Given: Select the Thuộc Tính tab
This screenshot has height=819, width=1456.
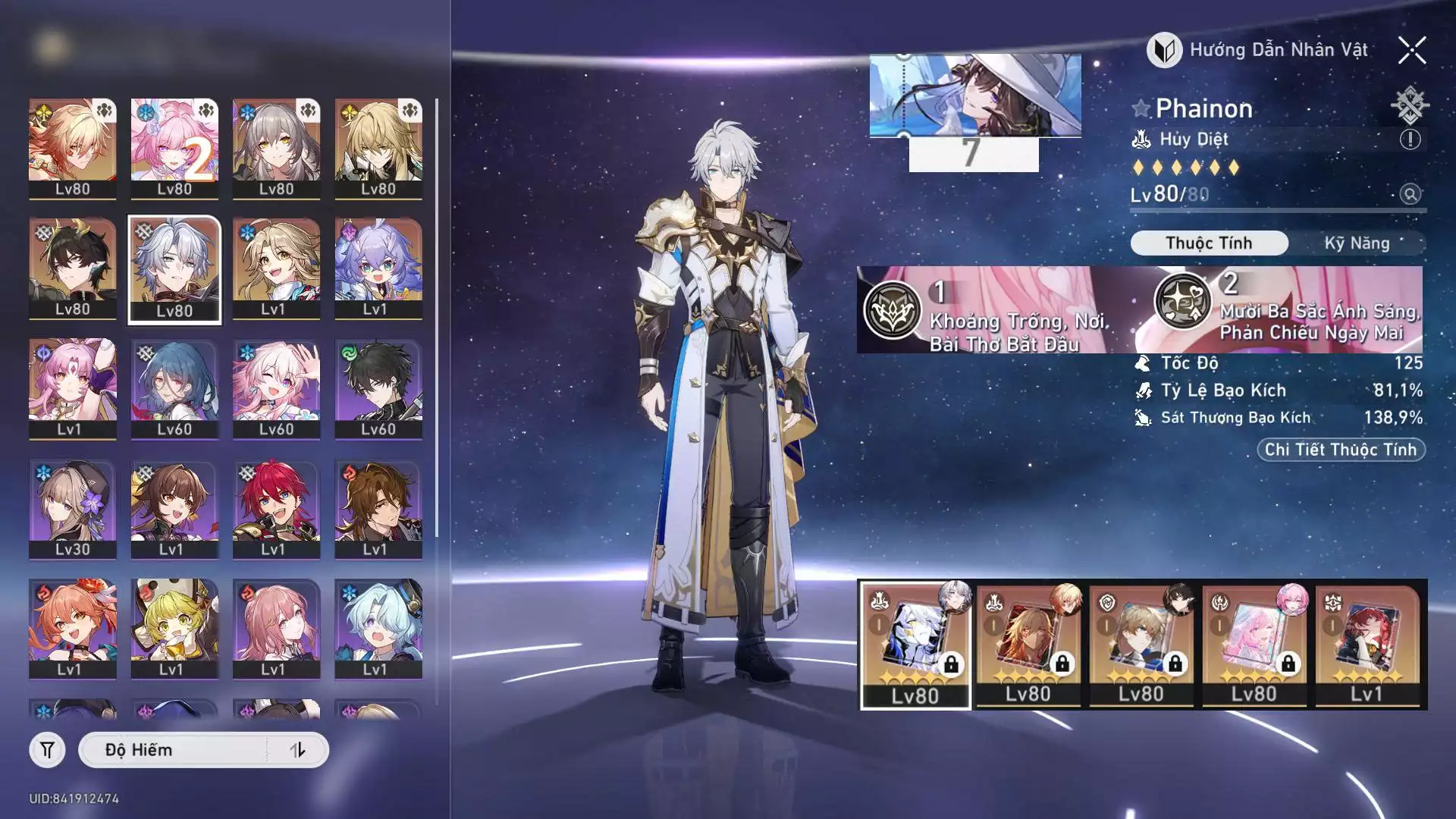Looking at the screenshot, I should click(x=1209, y=243).
